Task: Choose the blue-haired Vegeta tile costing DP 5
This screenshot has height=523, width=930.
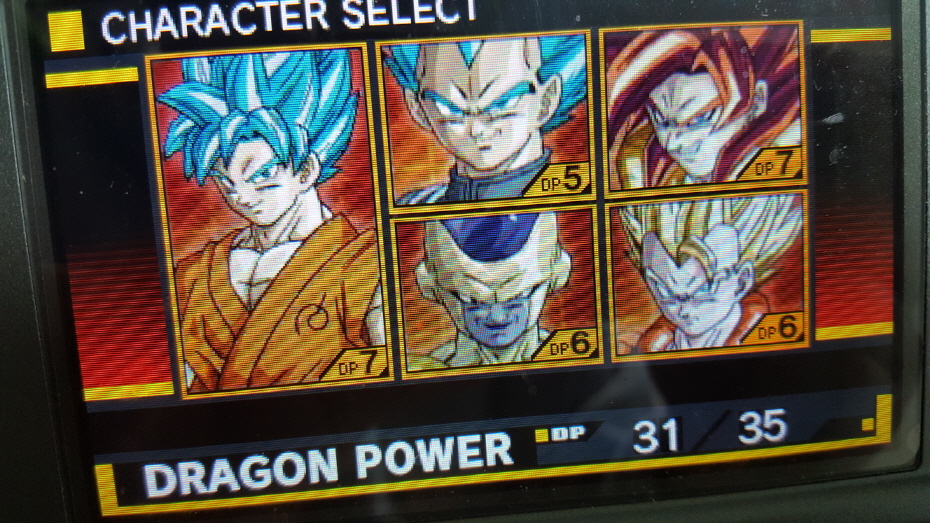Action: 484,122
